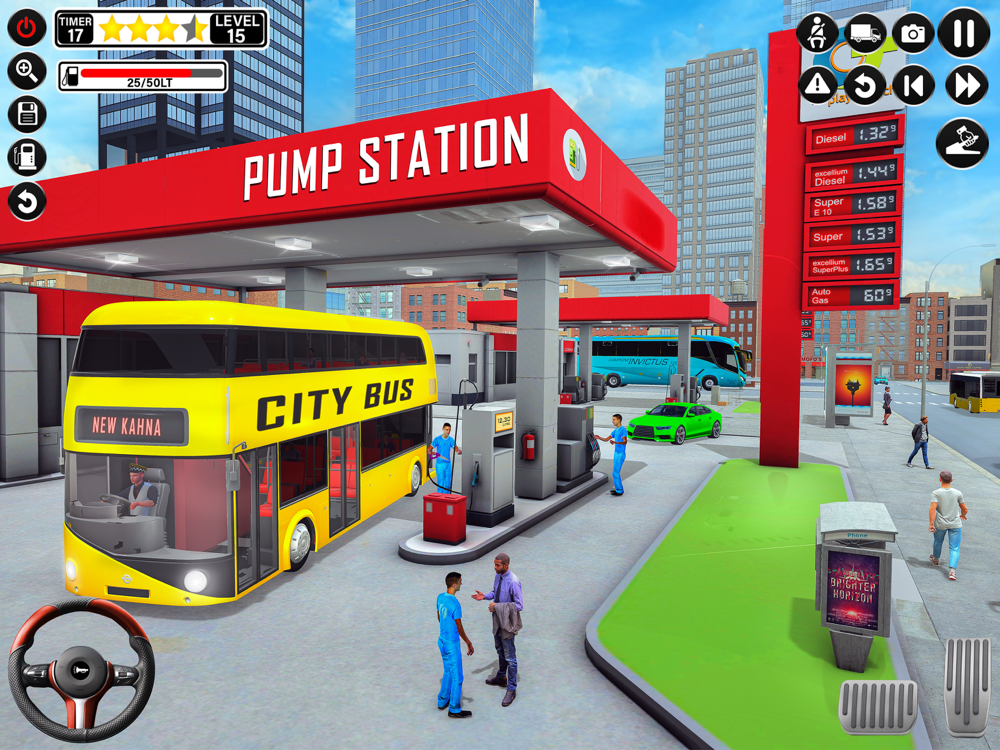Activate the hand-on-ramp icon button
Viewport: 1000px width, 750px height.
[x=961, y=143]
